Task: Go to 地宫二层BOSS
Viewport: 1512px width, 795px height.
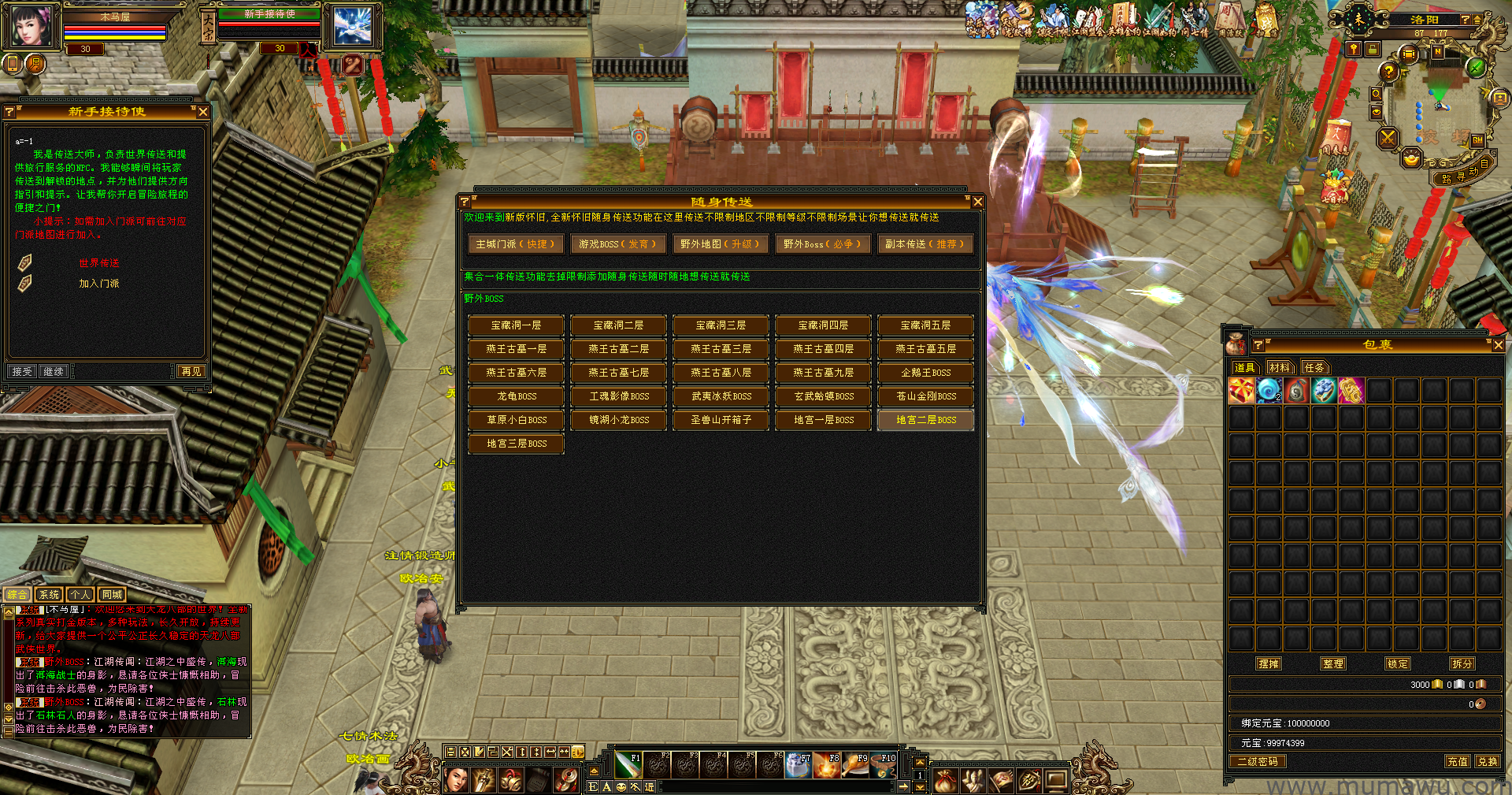Action: 925,420
